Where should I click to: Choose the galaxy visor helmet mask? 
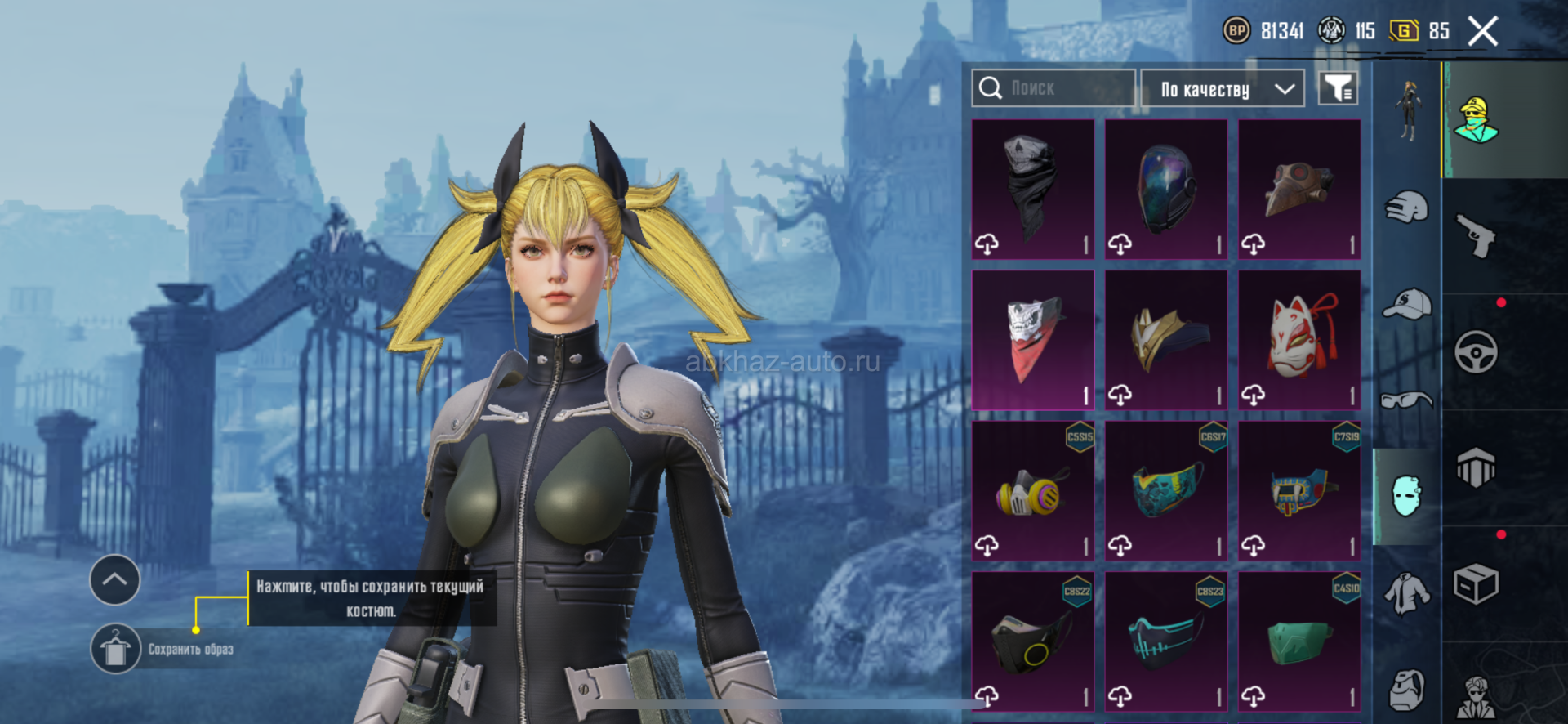(1166, 190)
